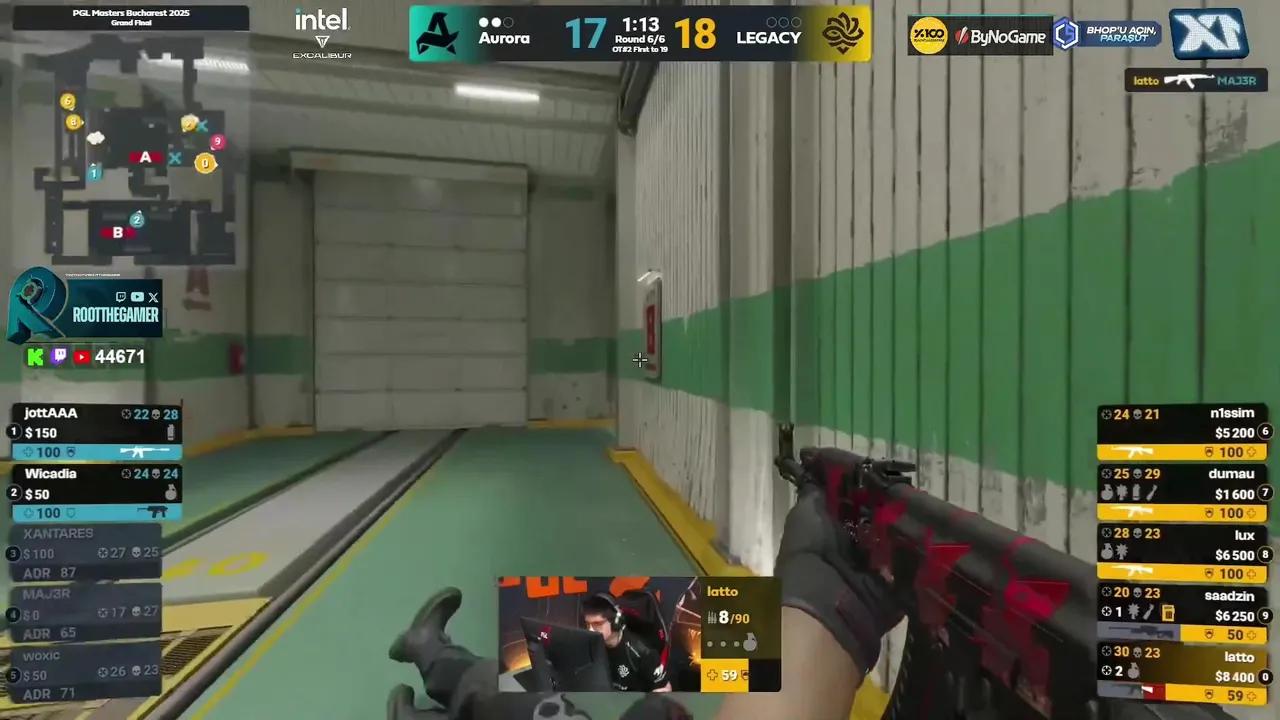
Task: Select the bomb icon beside jottAAA
Action: click(x=170, y=431)
